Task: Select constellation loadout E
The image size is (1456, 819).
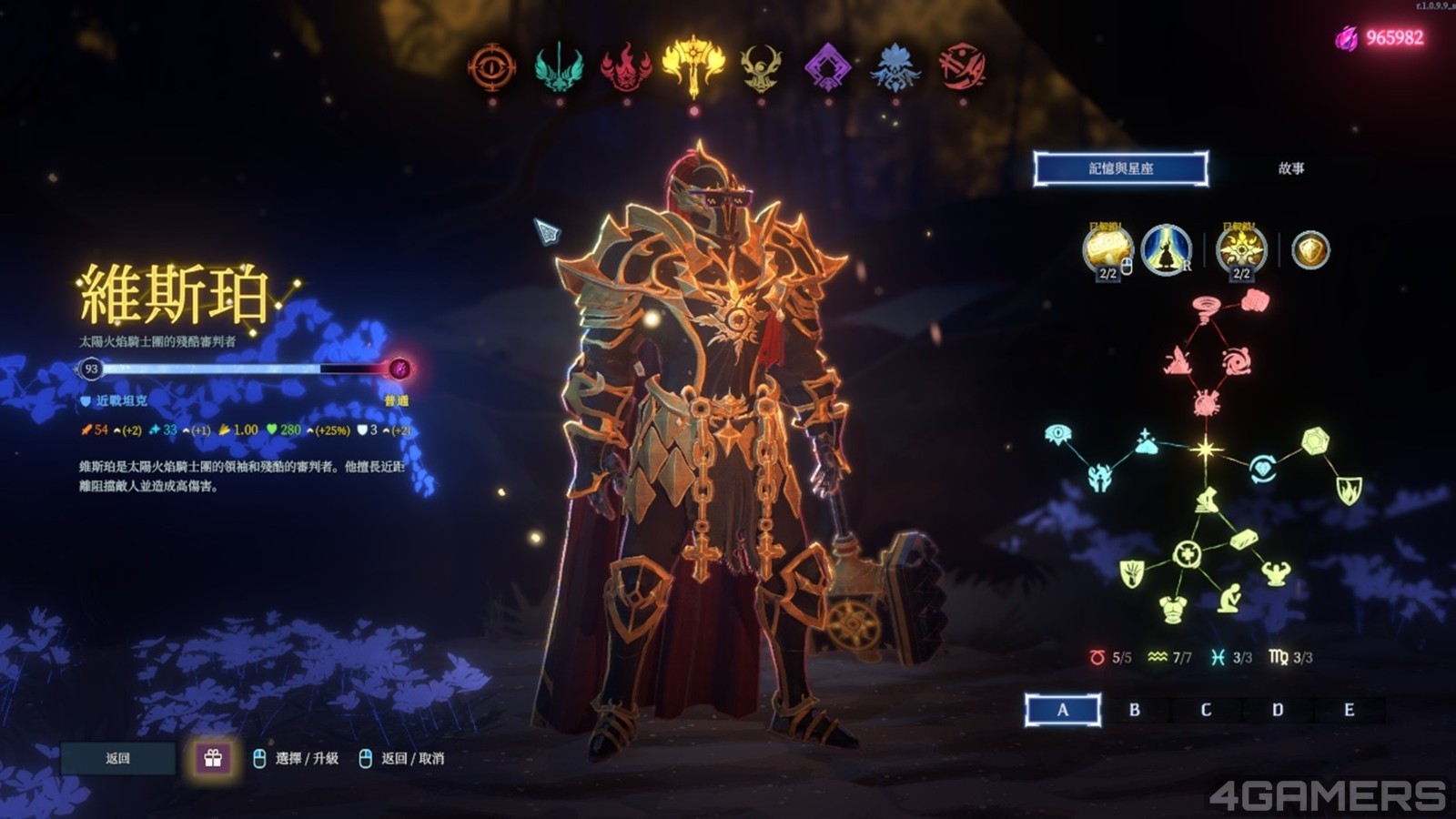Action: coord(1349,710)
